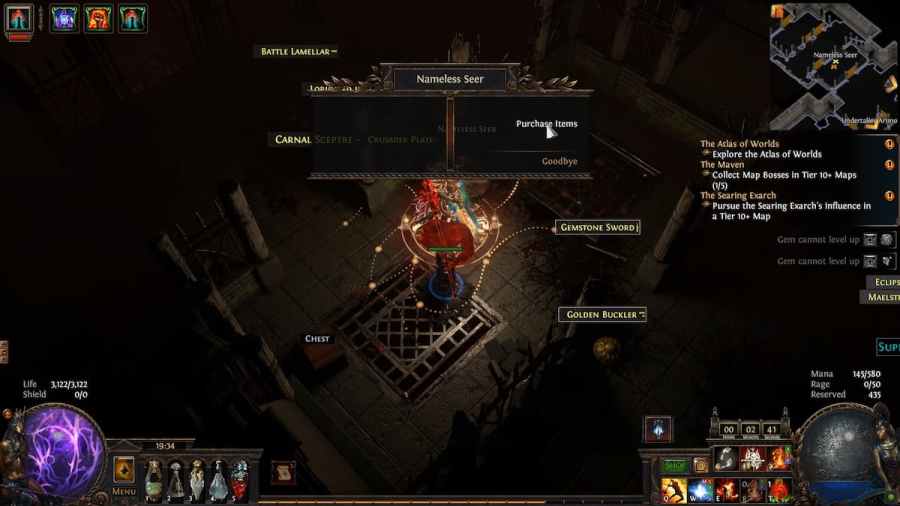
Task: Select Goodbye to end the conversation
Action: tap(559, 161)
